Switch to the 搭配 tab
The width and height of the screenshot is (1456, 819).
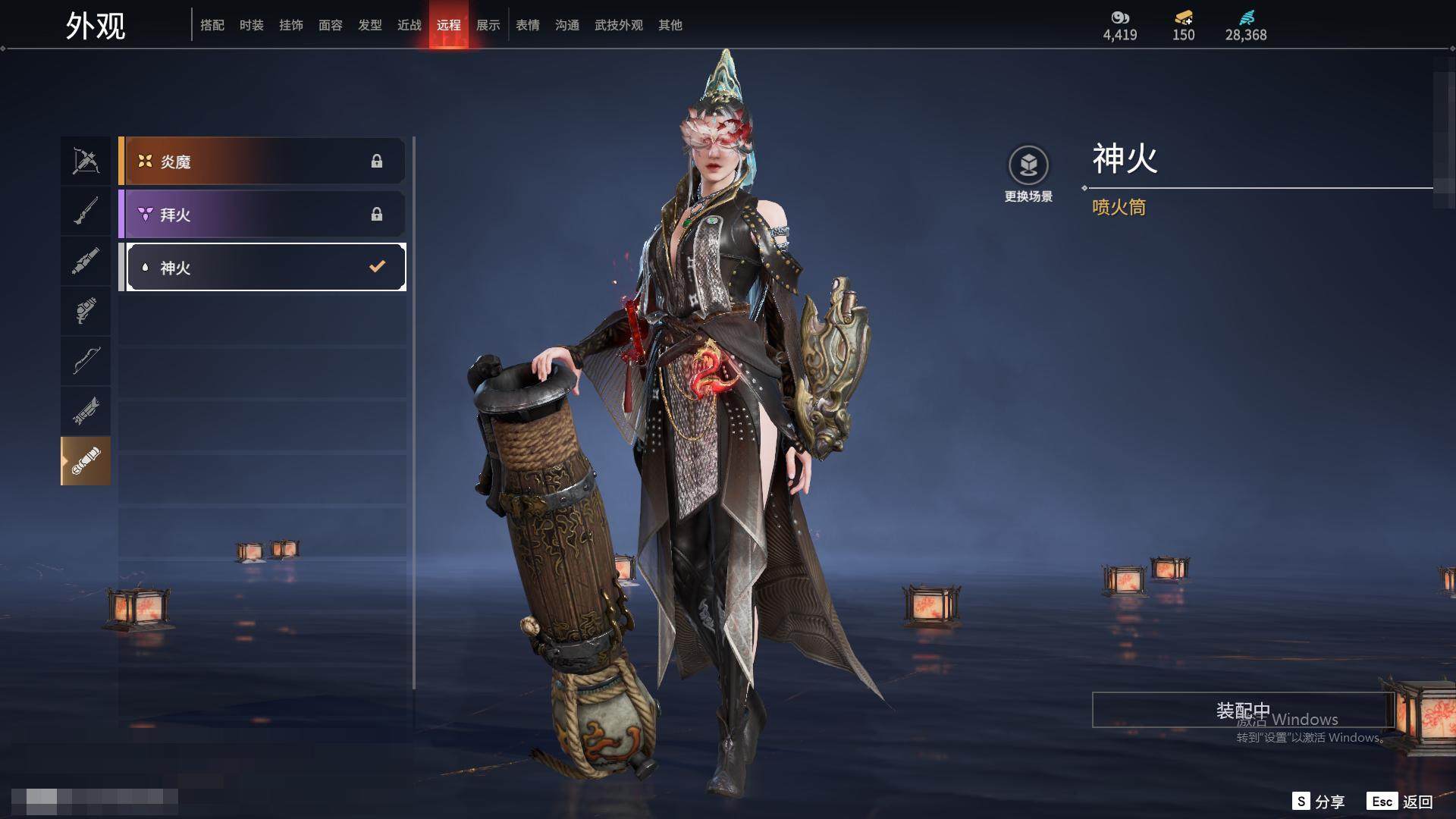(212, 25)
